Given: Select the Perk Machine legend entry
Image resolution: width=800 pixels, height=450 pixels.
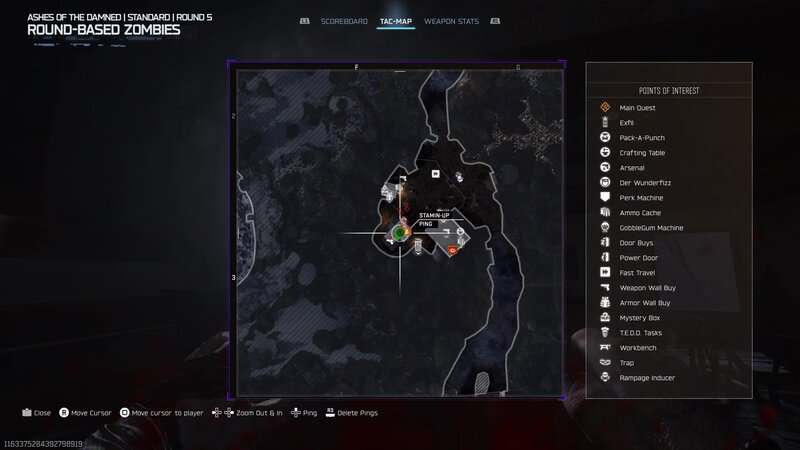Looking at the screenshot, I should tap(641, 198).
